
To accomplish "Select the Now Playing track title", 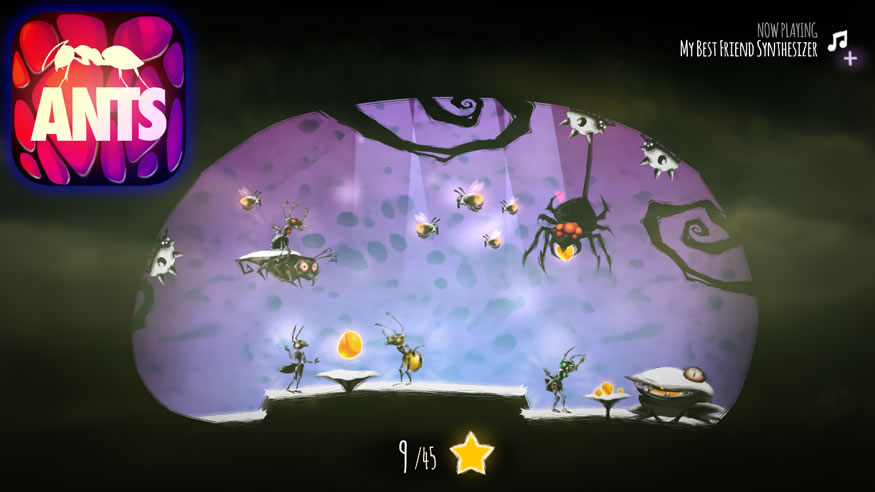I will 748,49.
